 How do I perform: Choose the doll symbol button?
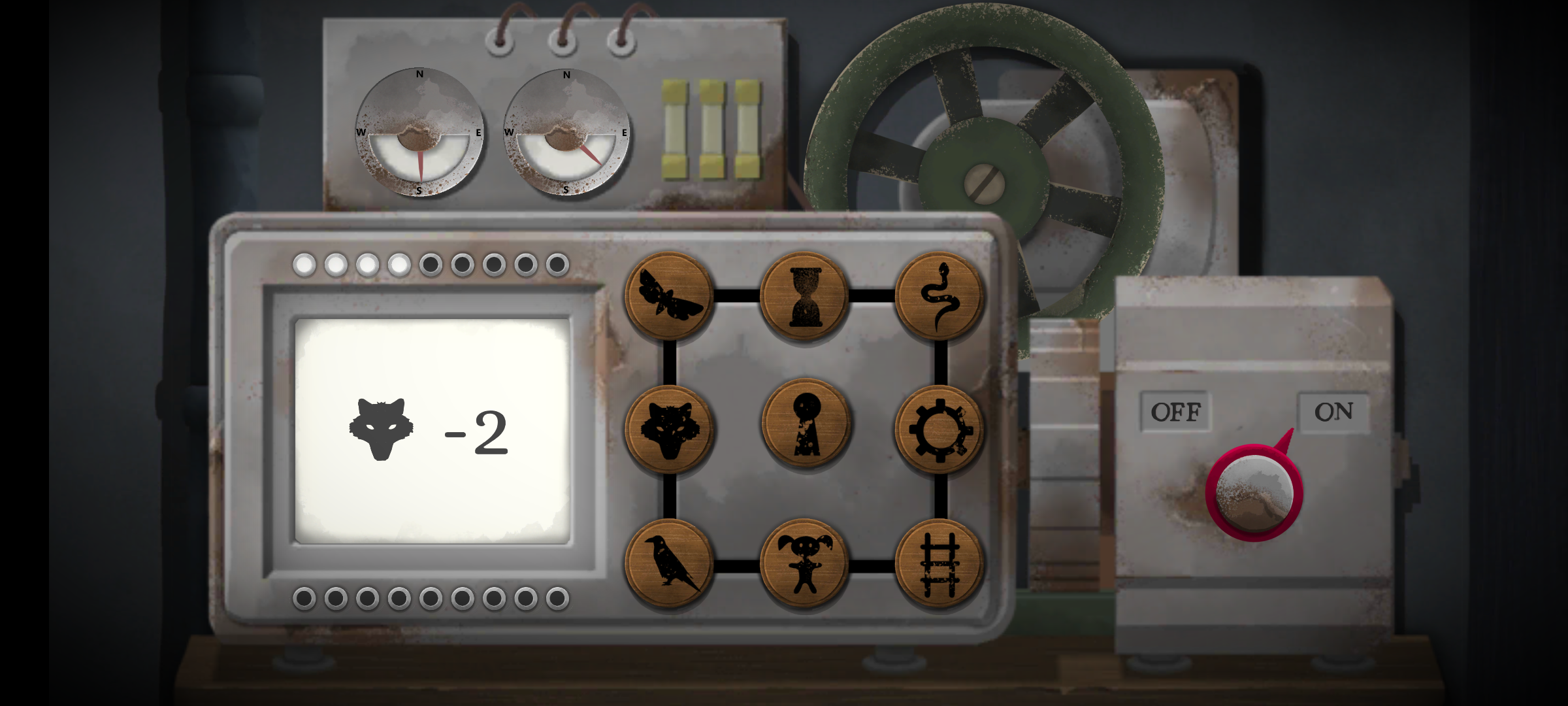(805, 563)
